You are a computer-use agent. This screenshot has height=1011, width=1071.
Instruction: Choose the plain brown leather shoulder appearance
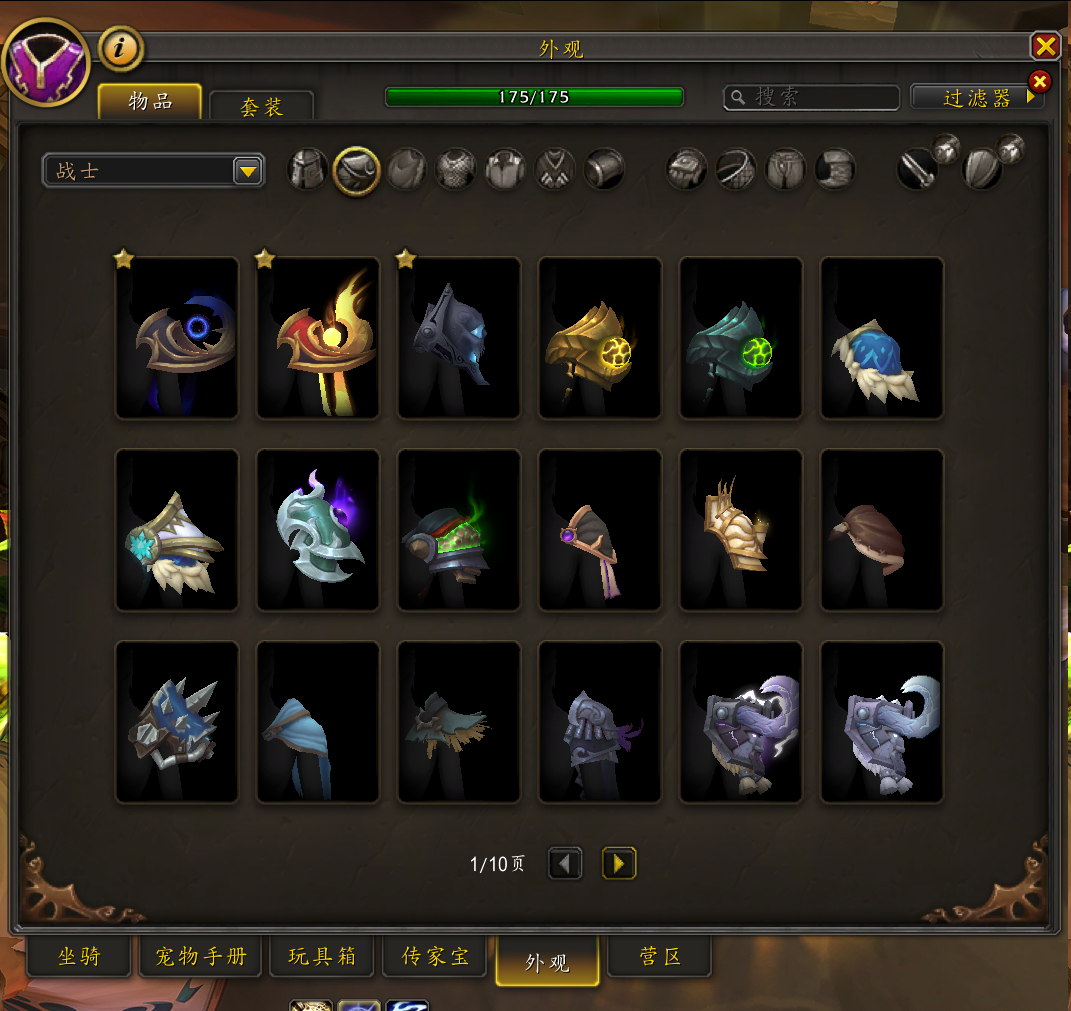pos(882,530)
